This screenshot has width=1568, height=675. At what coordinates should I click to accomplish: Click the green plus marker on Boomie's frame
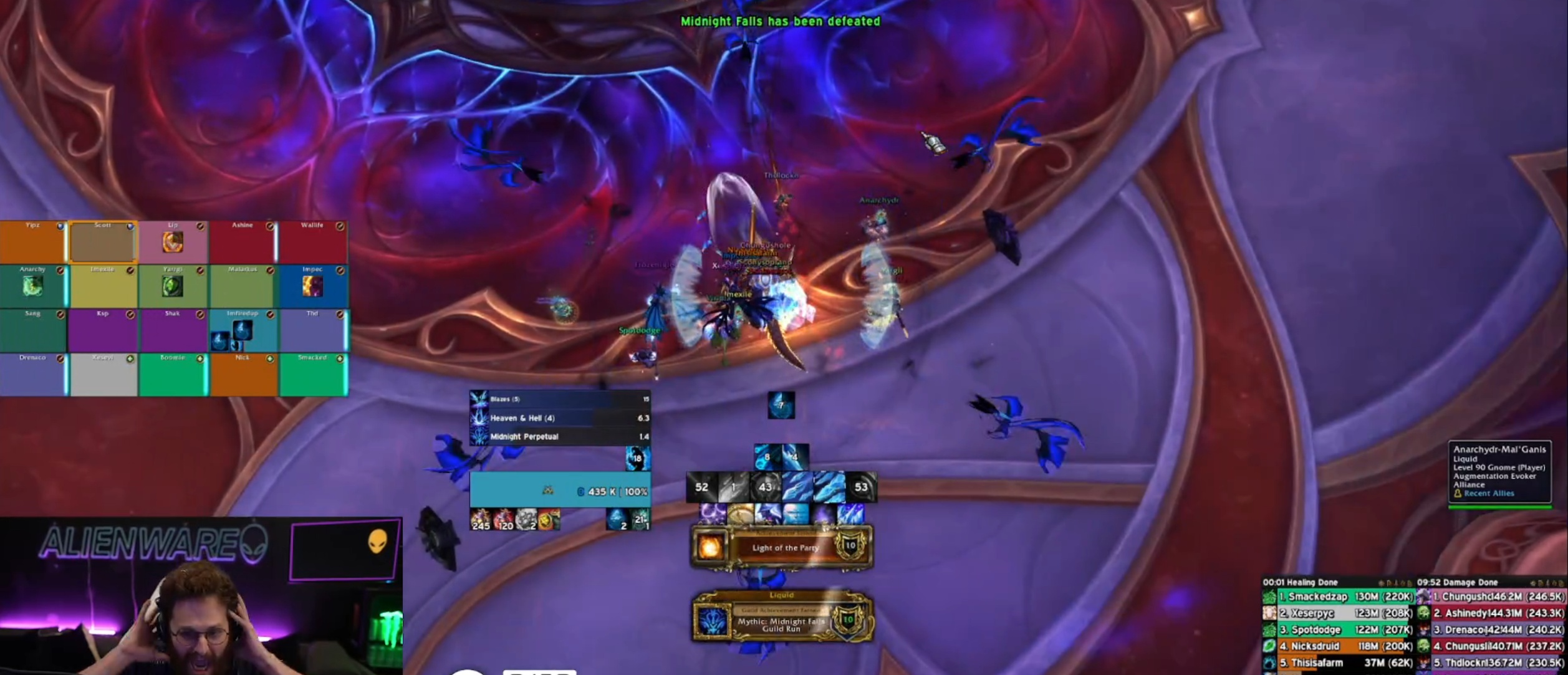point(201,358)
